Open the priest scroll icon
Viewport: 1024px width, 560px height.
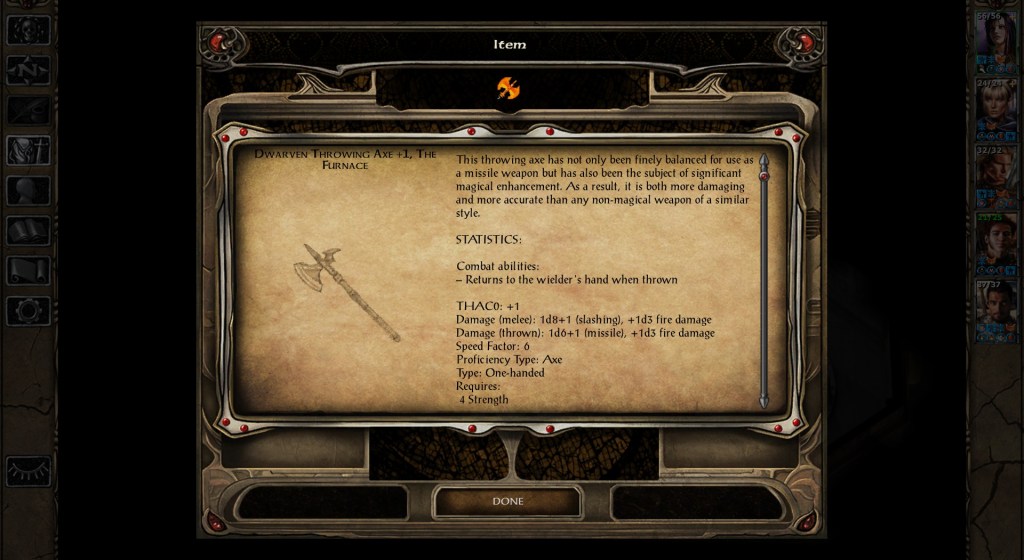pos(28,270)
